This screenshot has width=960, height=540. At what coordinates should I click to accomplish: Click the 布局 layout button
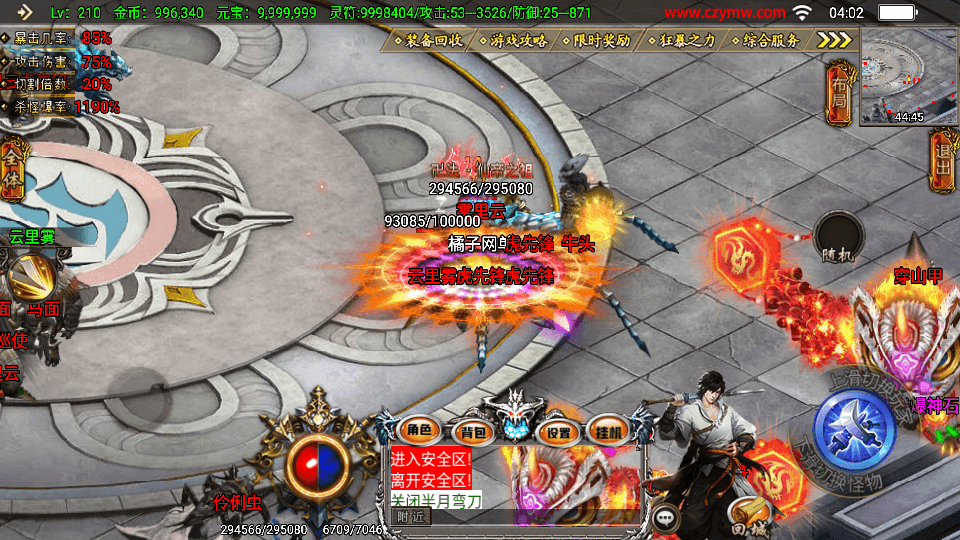click(x=839, y=91)
